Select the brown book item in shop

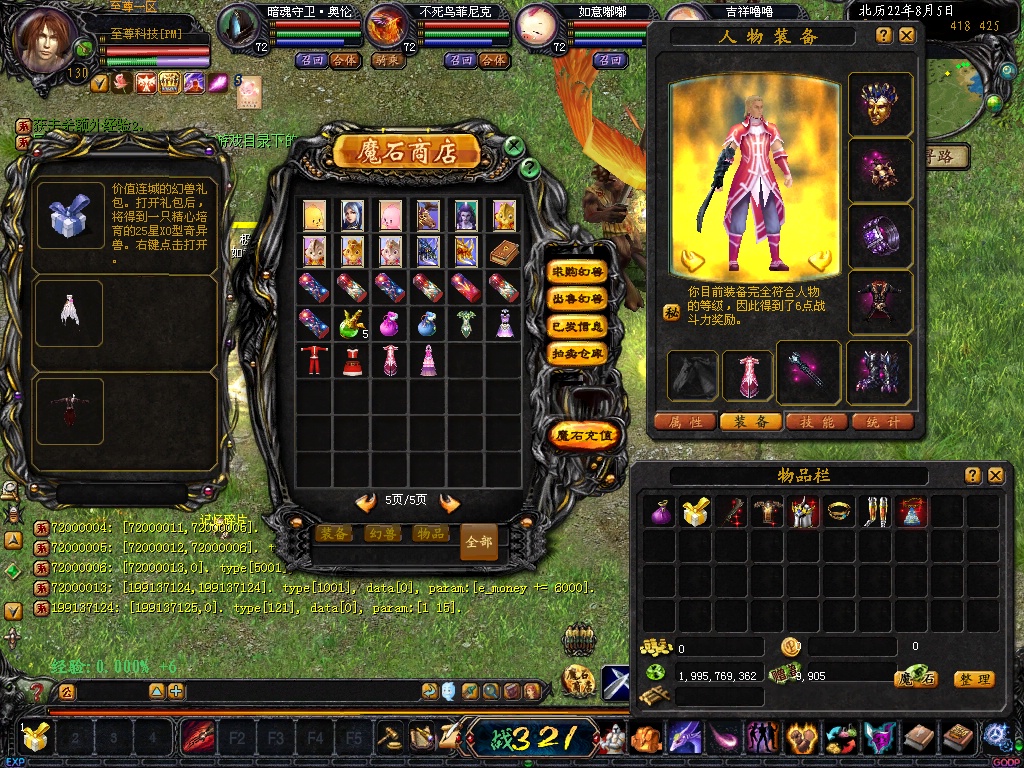503,250
